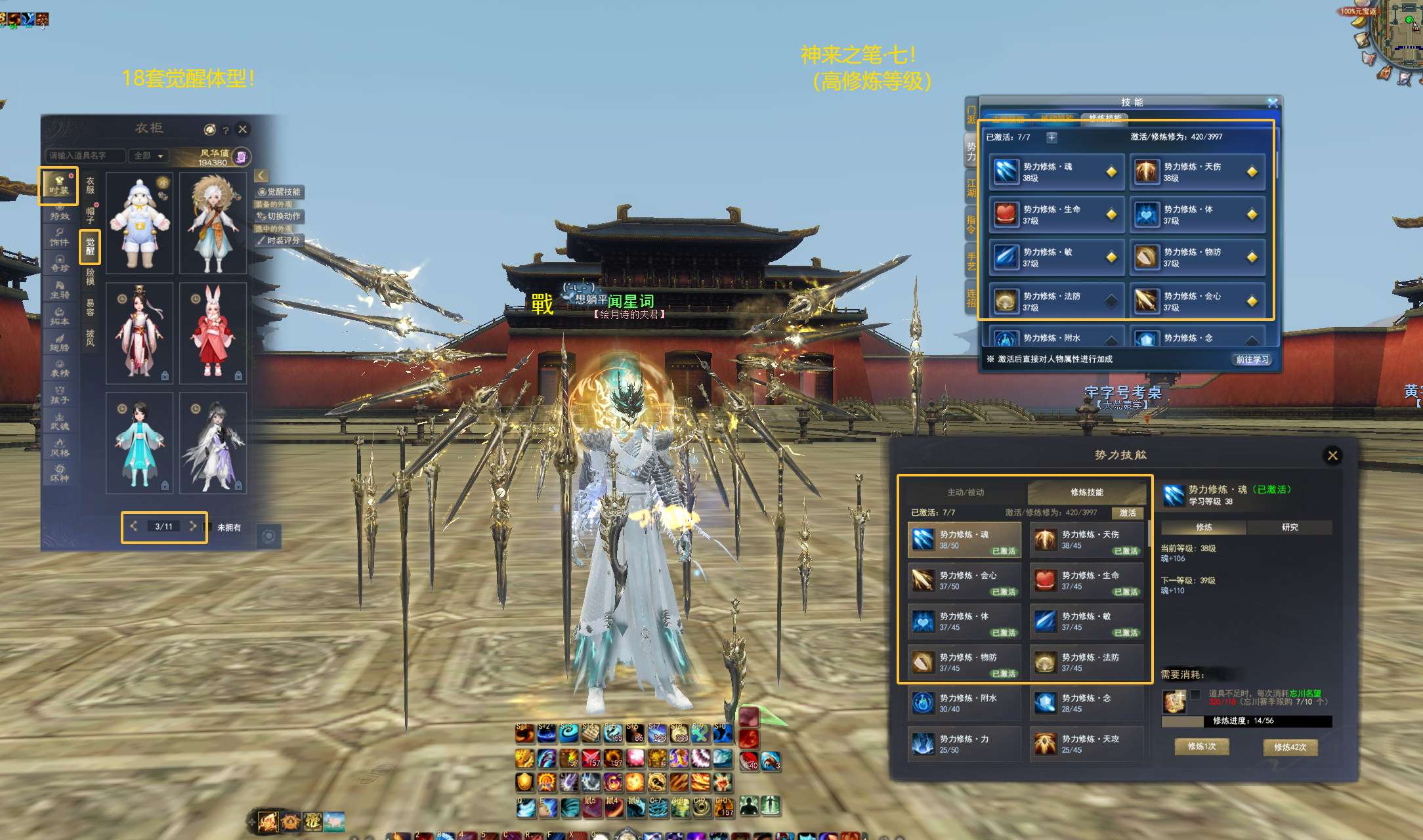Click the 修炼42次 train 42 times button

tap(1290, 747)
